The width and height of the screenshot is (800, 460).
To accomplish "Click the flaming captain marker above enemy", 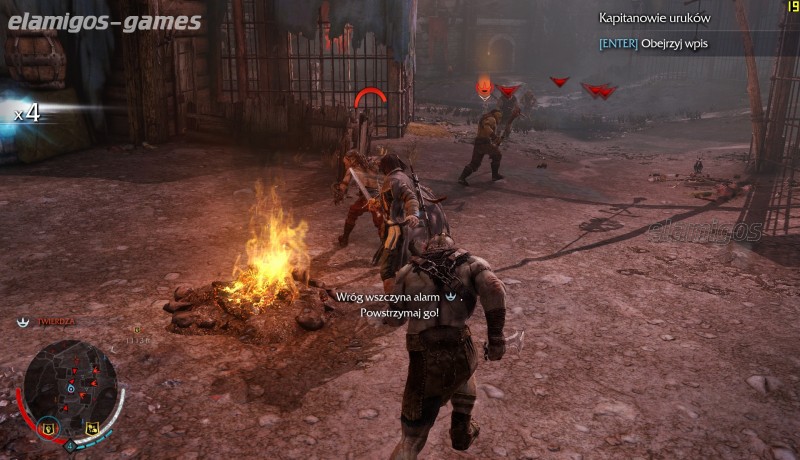I will (x=484, y=87).
